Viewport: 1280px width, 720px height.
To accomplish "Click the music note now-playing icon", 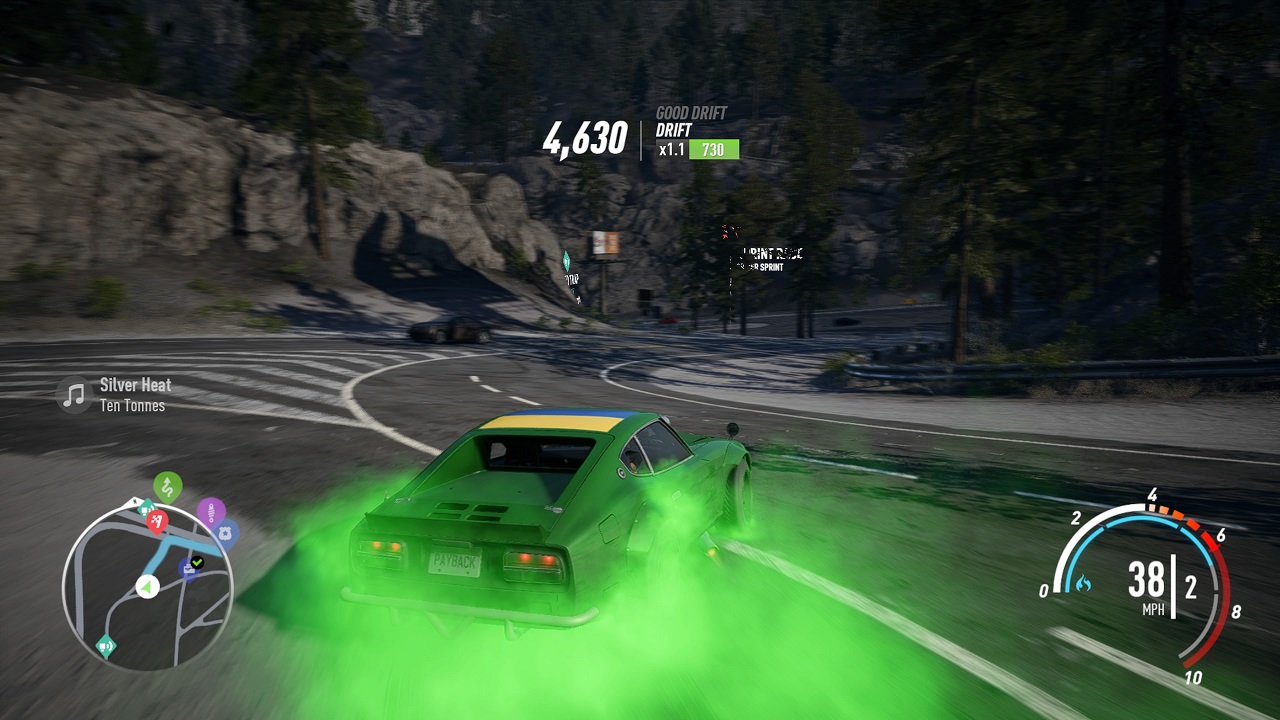I will pyautogui.click(x=74, y=394).
